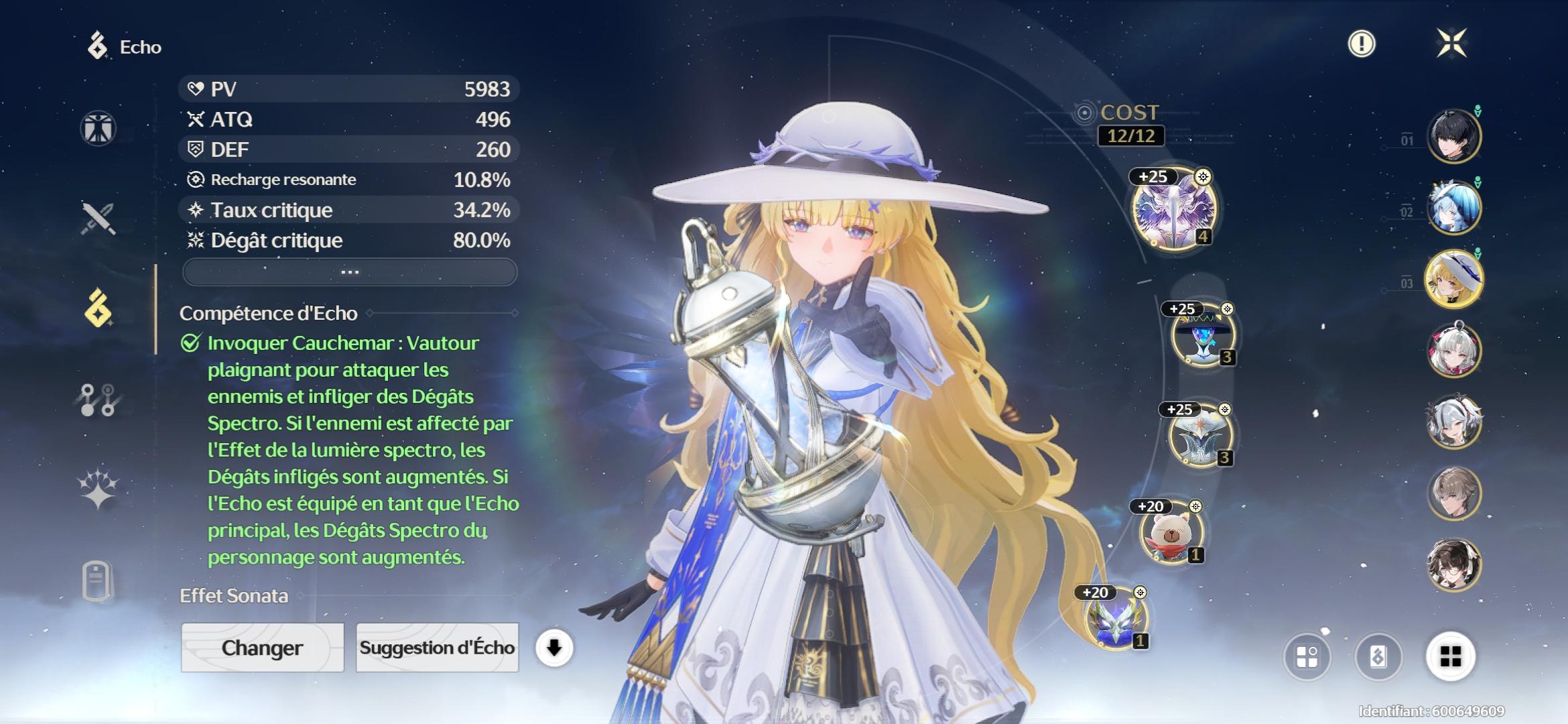Choose the dark-haired male character portrait
Viewport: 1568px width, 724px height.
[x=1453, y=137]
